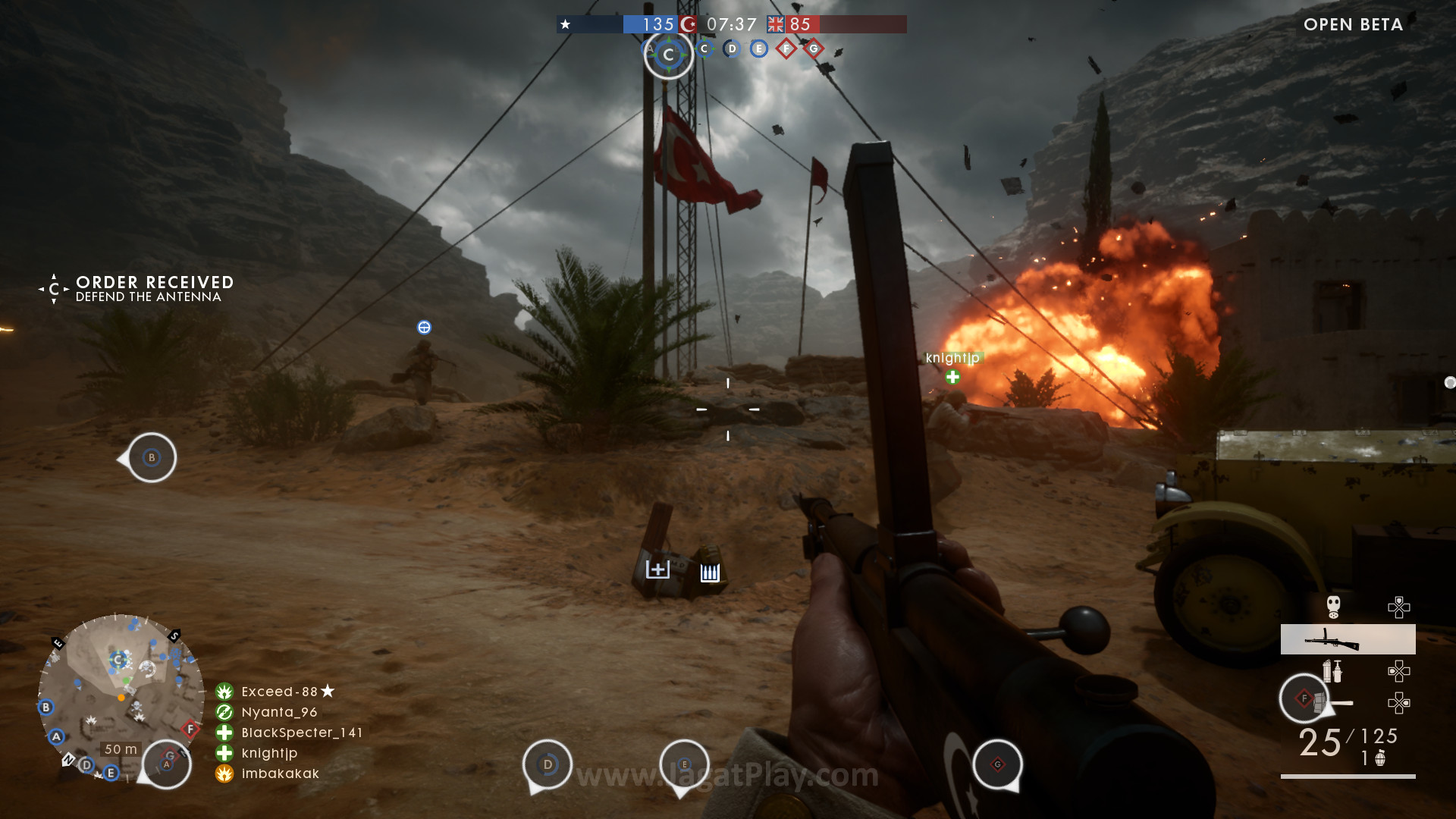Click the ammo crate bullets icon
Image resolution: width=1456 pixels, height=819 pixels.
tap(710, 573)
